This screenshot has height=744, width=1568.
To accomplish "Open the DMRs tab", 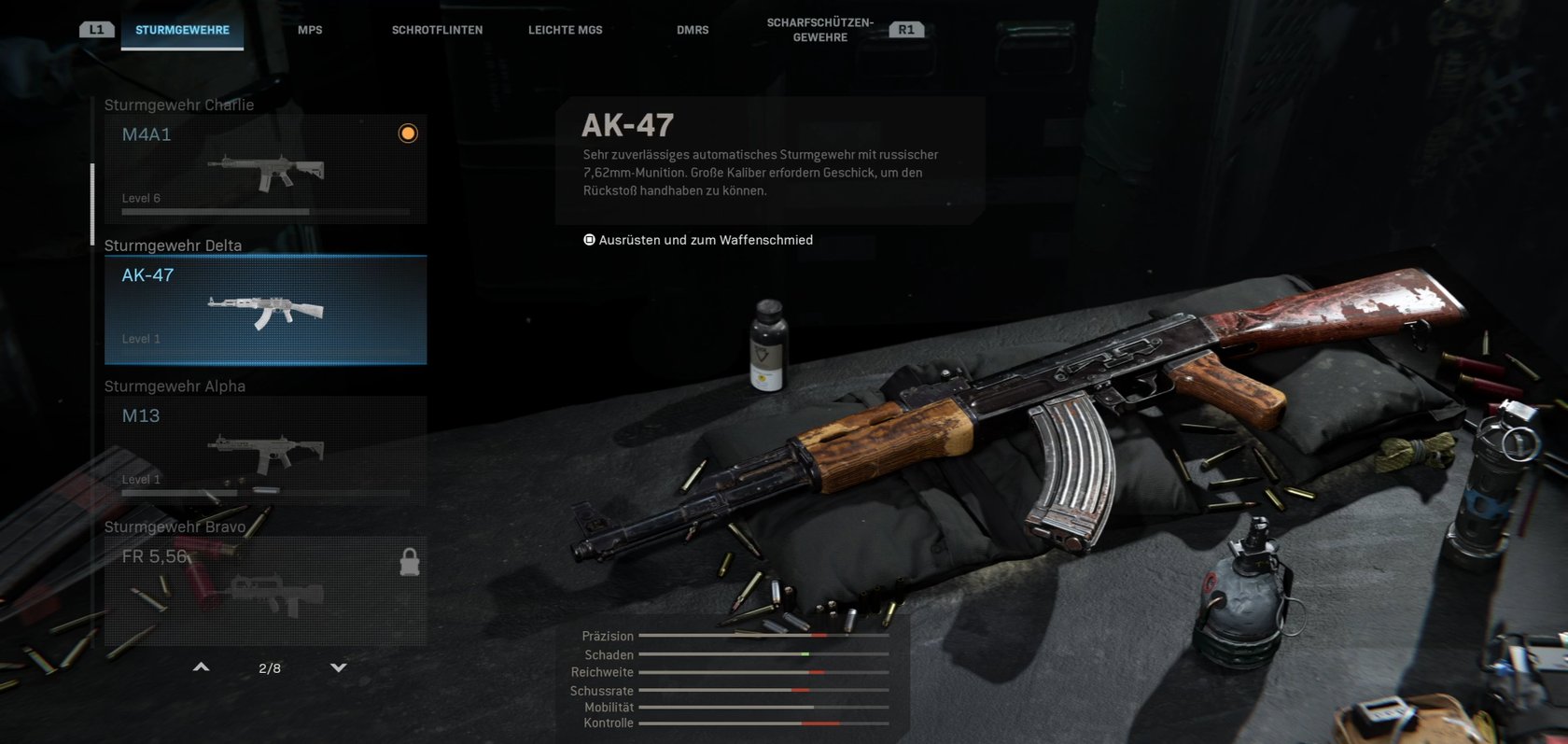I will point(693,30).
